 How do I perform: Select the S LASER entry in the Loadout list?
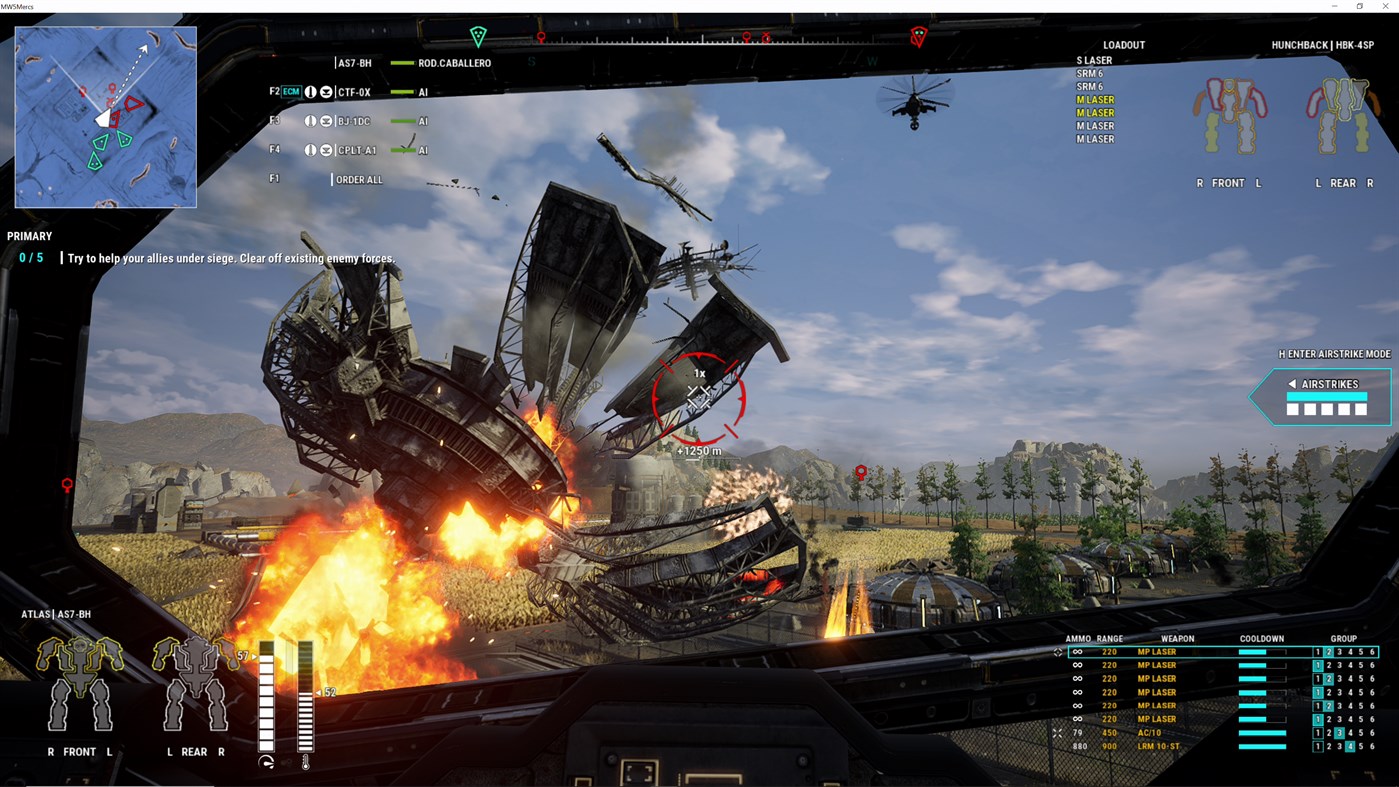[1094, 60]
